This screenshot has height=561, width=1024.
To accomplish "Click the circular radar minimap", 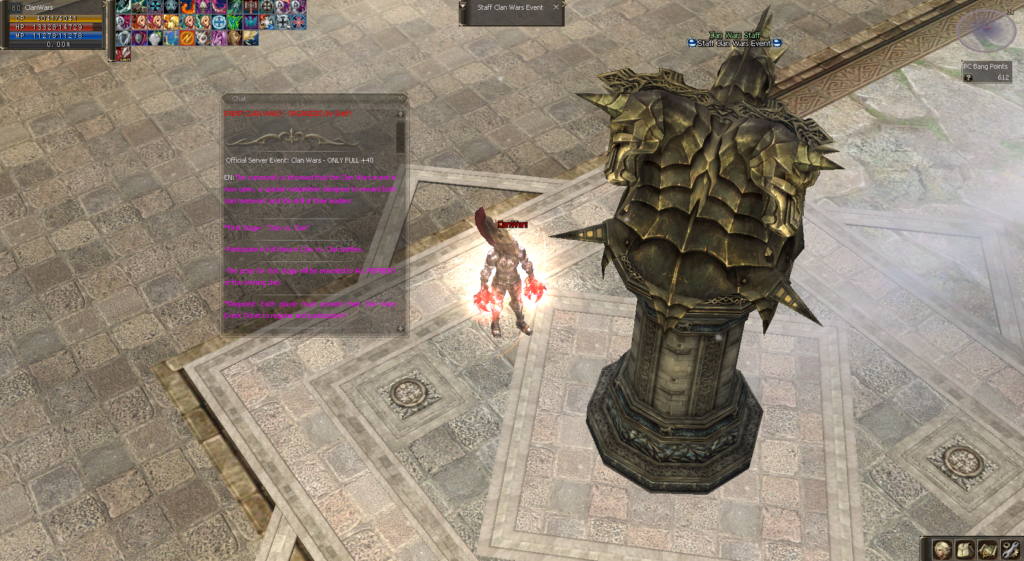I will [x=985, y=31].
